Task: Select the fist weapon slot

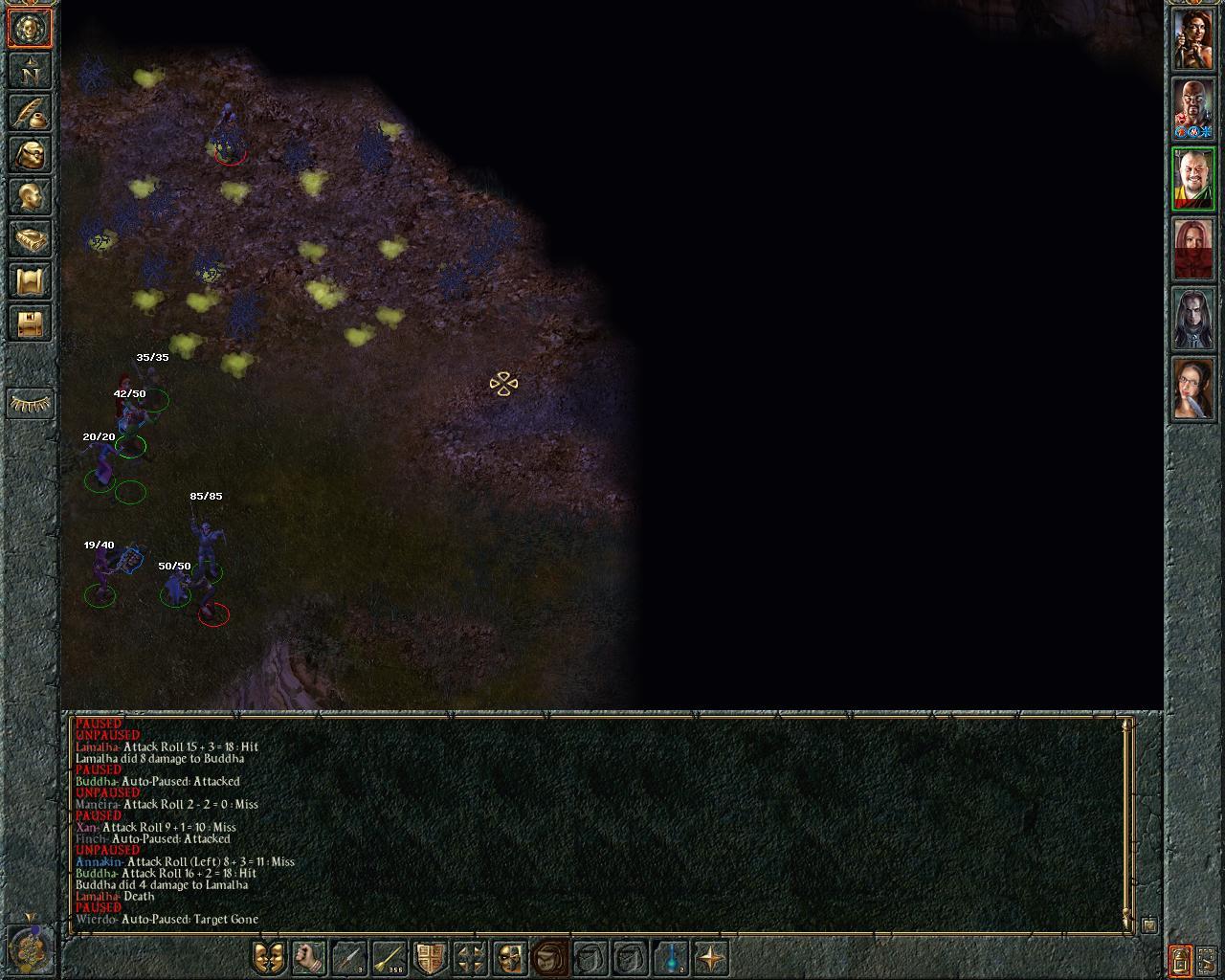Action: [309, 957]
